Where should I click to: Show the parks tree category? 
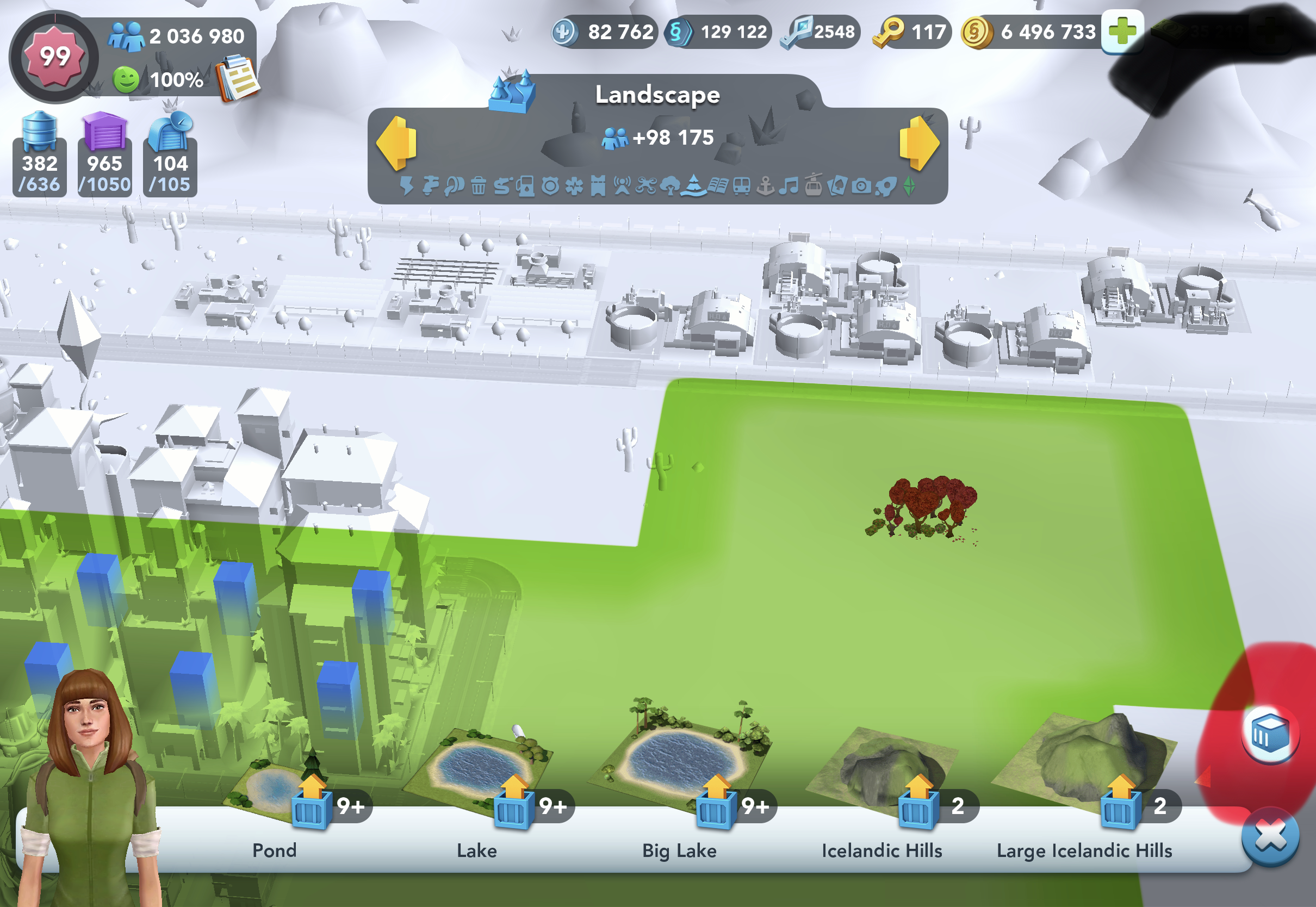point(671,186)
